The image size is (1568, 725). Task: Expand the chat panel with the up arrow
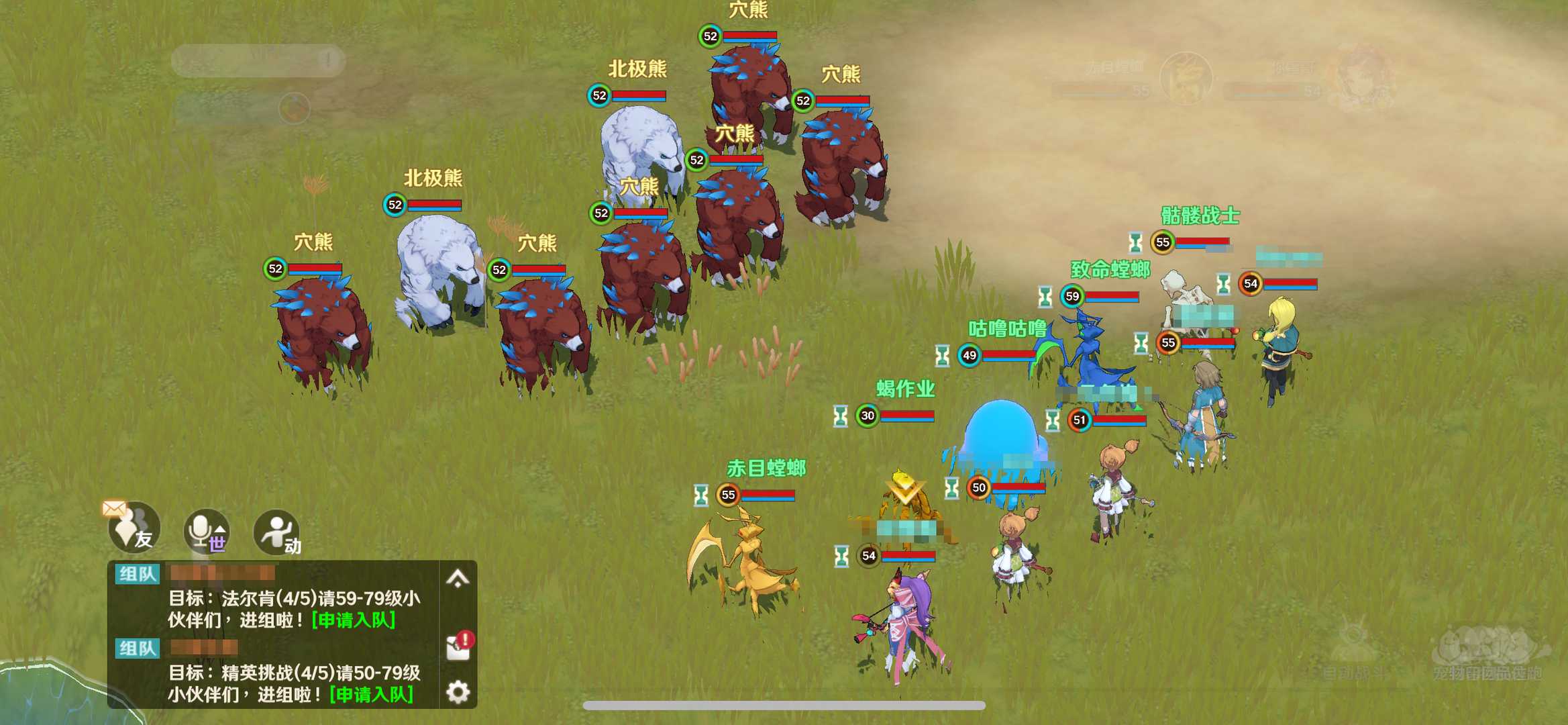(458, 579)
